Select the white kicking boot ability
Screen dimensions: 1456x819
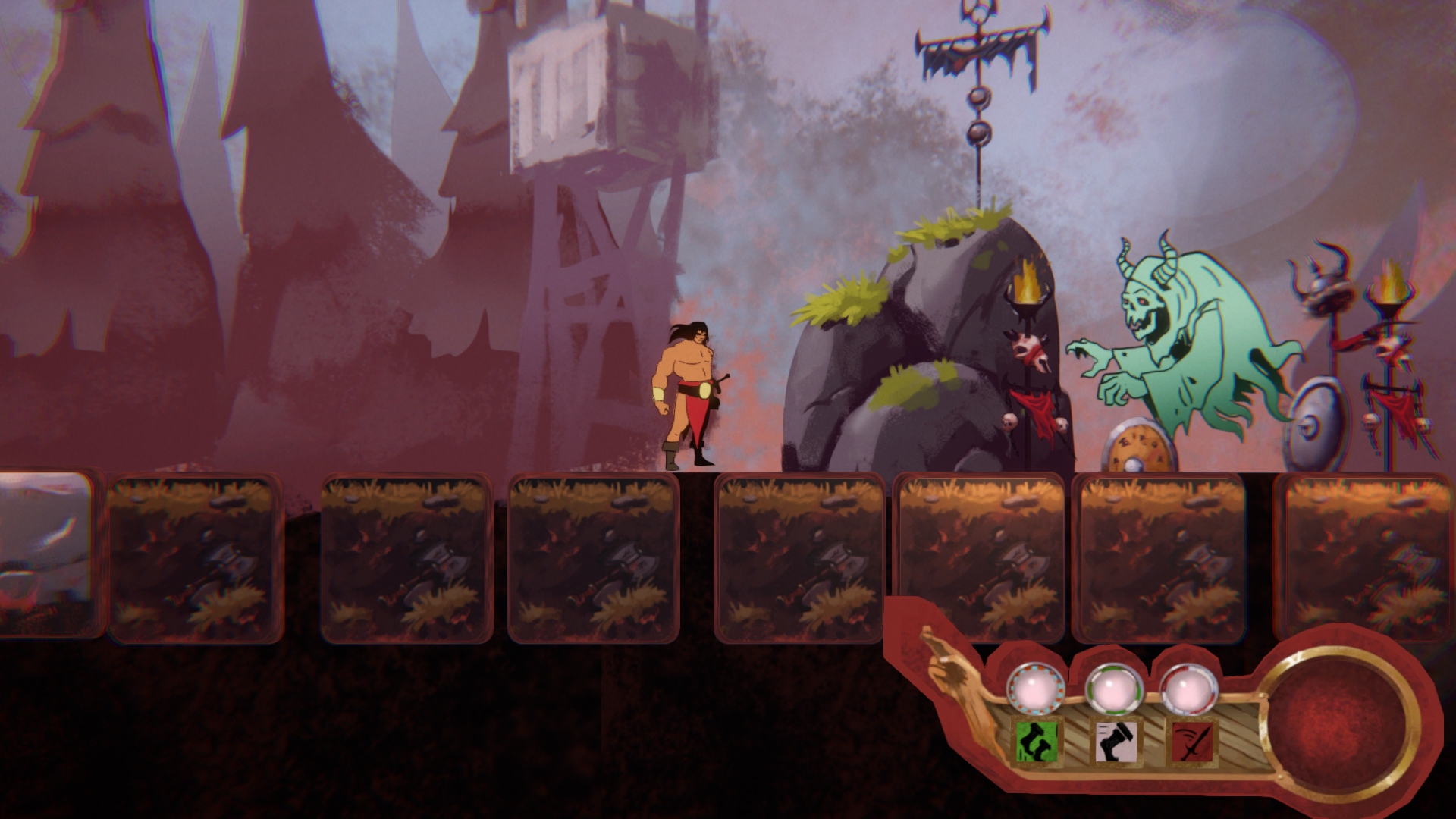[1116, 742]
